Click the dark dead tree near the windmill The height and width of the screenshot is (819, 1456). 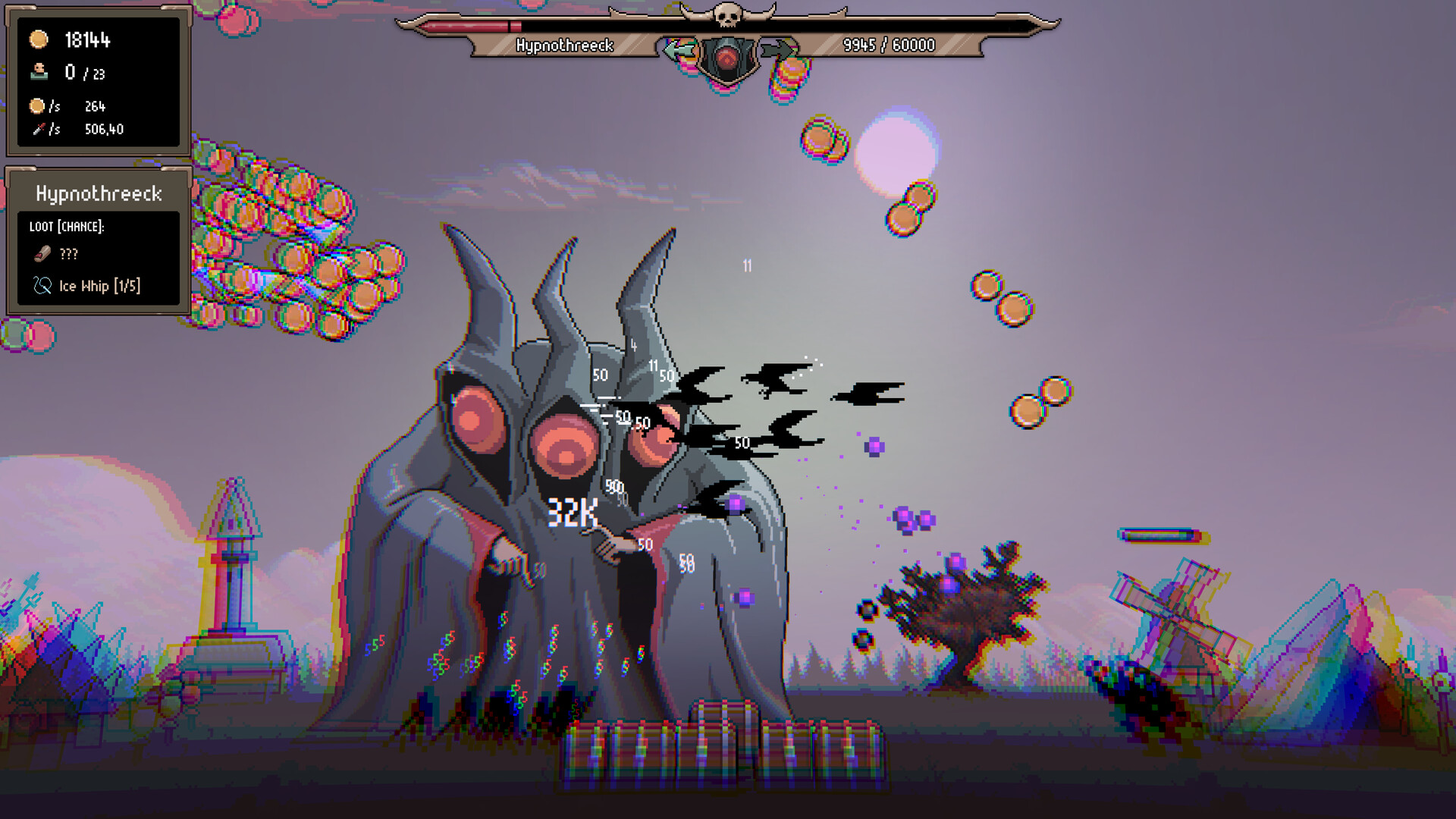(967, 607)
